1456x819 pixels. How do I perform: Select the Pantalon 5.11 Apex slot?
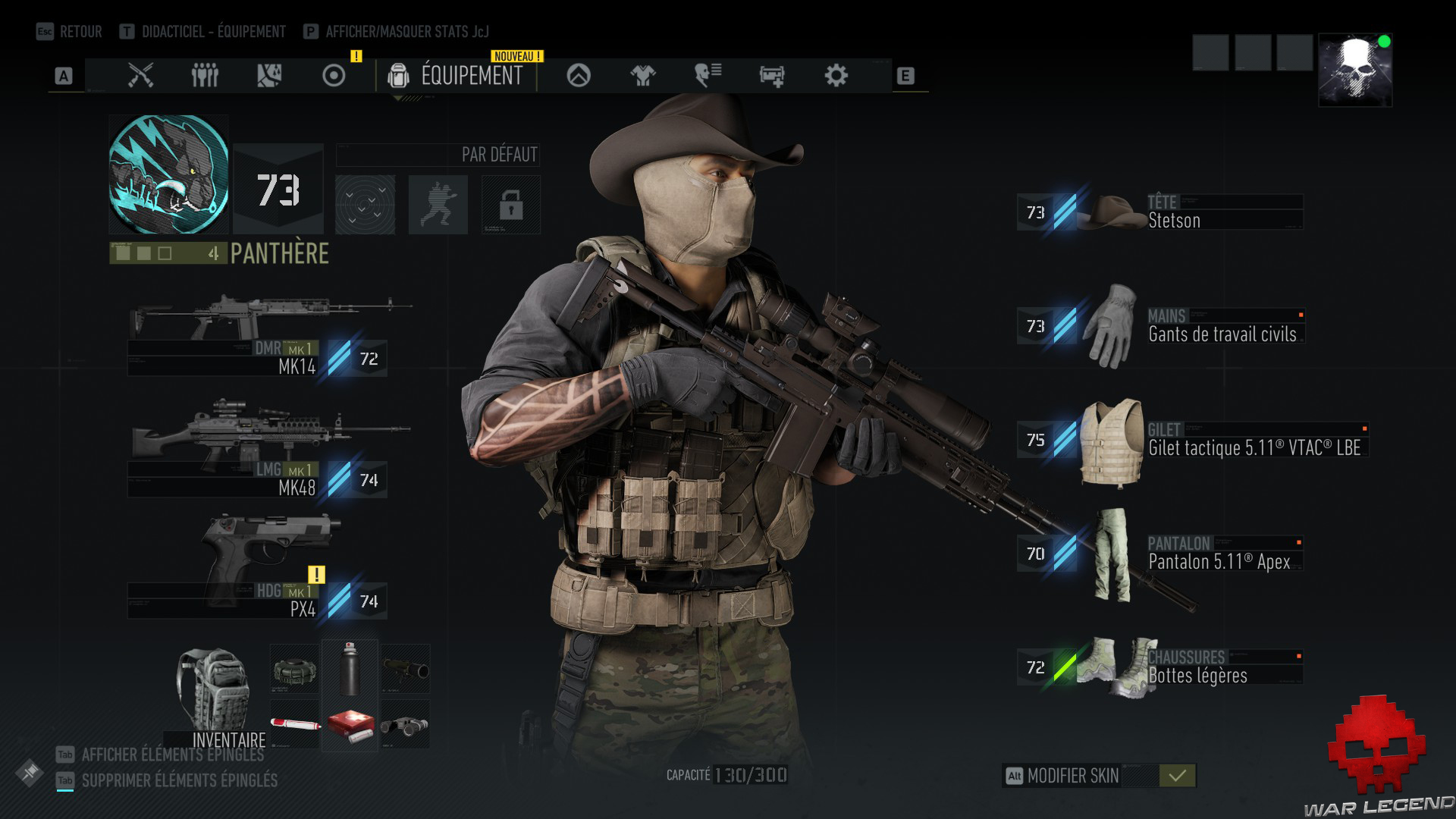point(1160,554)
